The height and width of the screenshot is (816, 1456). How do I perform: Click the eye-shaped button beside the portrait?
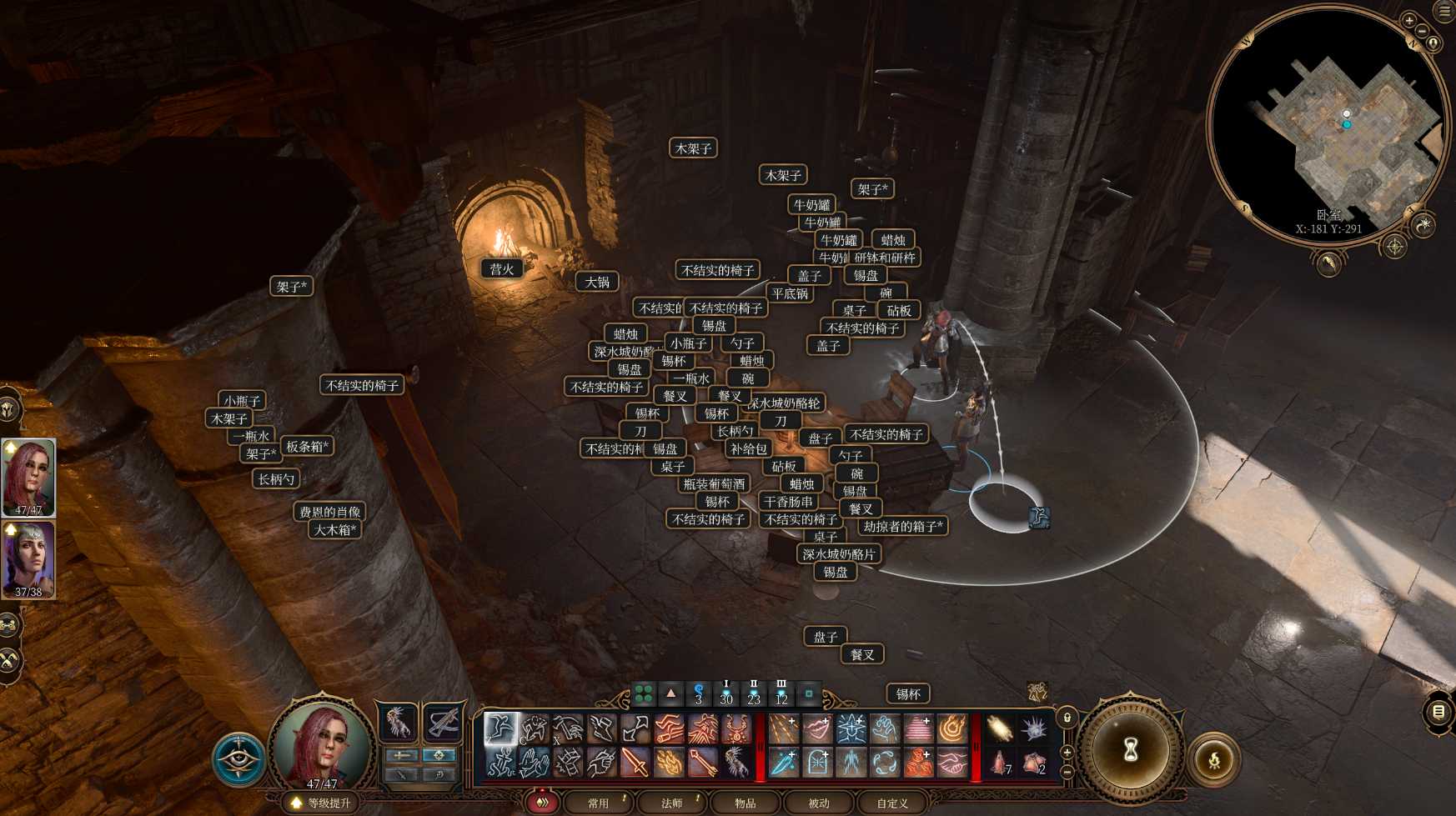coord(238,758)
